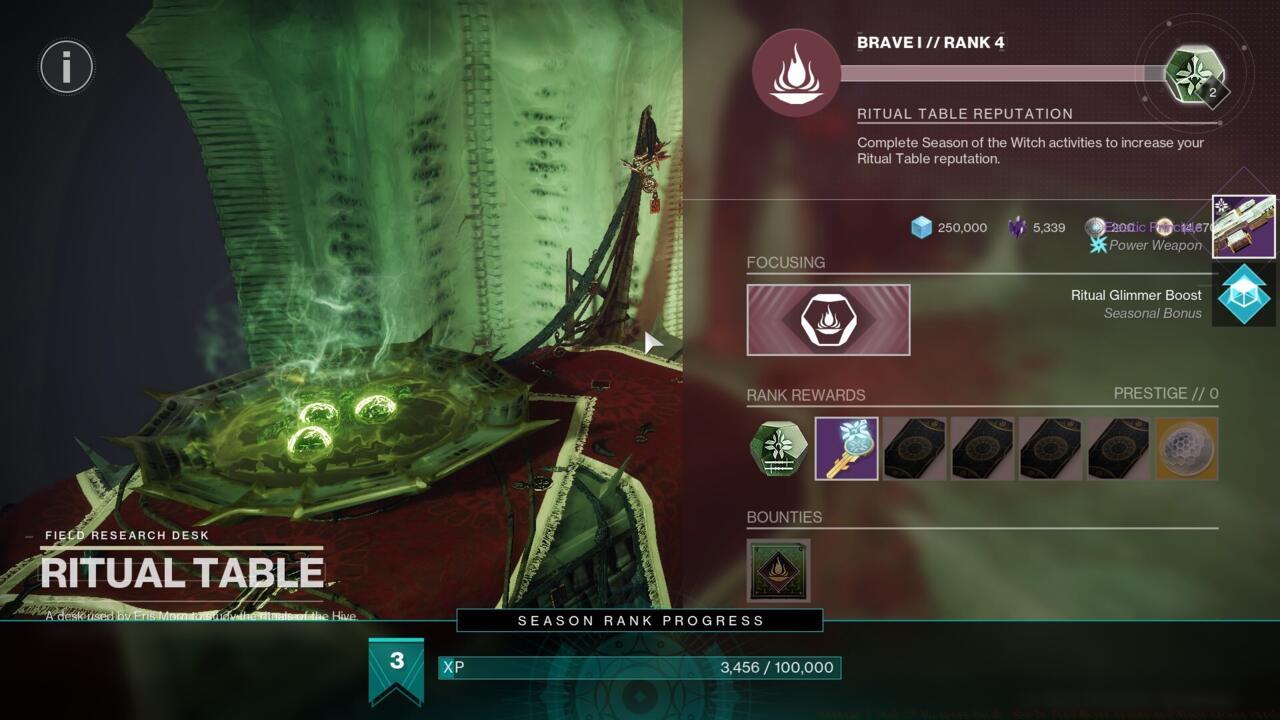Viewport: 1280px width, 720px height.
Task: Select the Opaque Card at the end of Rank Rewards
Action: [x=1186, y=449]
